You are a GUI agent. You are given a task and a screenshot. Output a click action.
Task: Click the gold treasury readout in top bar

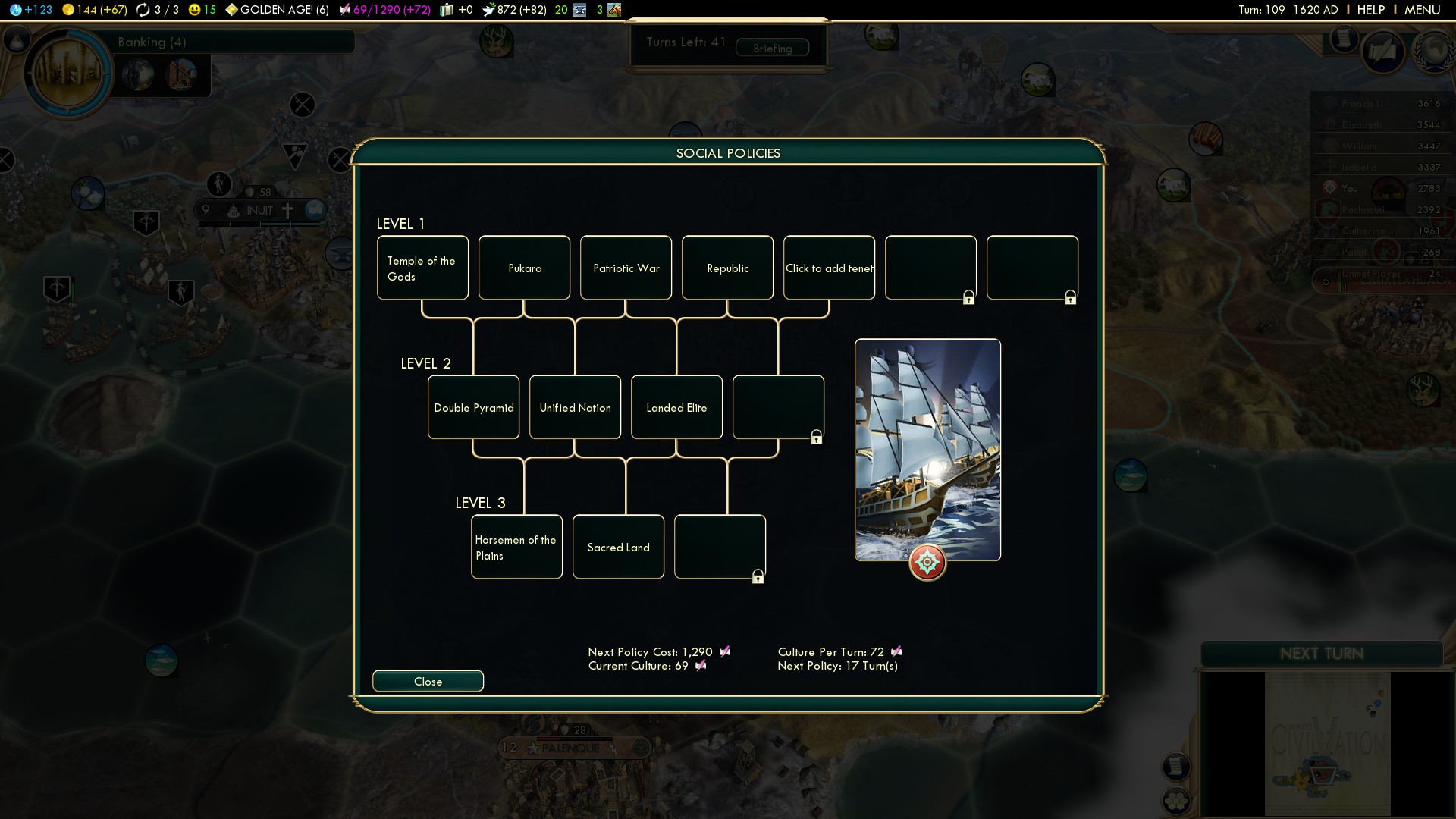coord(94,10)
